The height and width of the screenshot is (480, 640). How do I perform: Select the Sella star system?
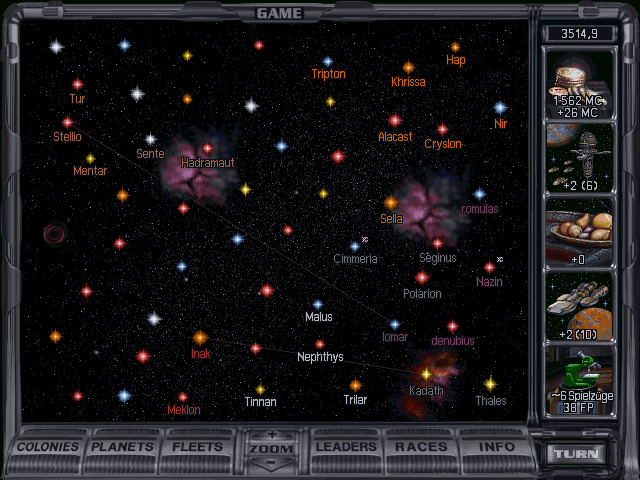[391, 203]
